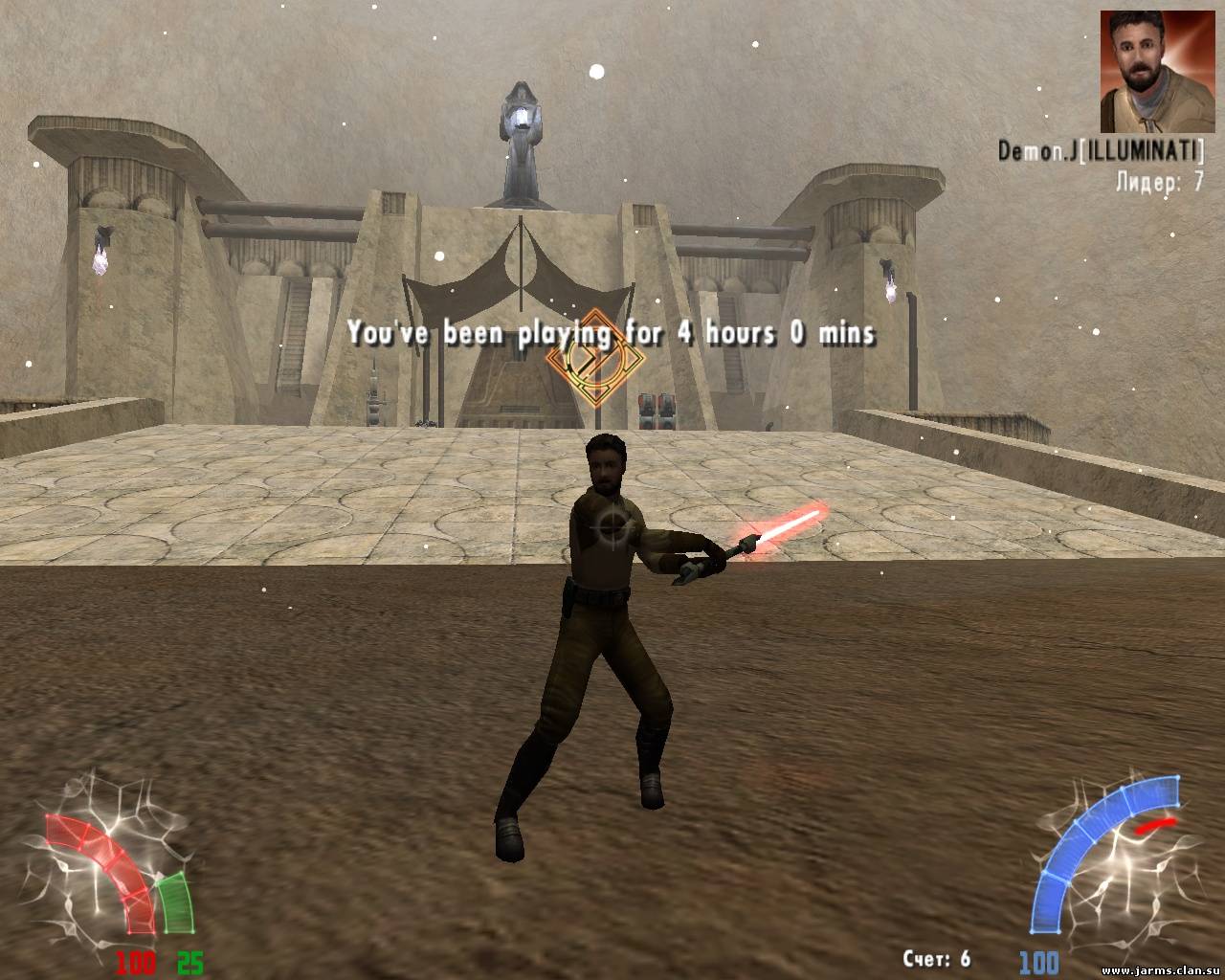Select the Demon.J[ILLUMINATI] leader name
The height and width of the screenshot is (980, 1225).
(x=1101, y=151)
